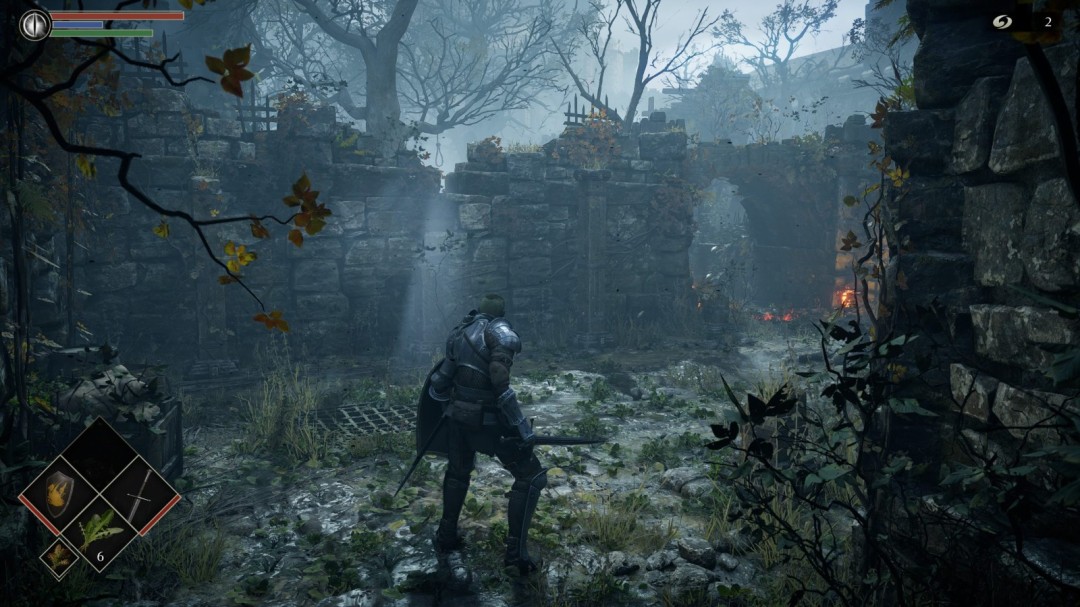Select the longsword weapon slot
1080x607 pixels.
pyautogui.click(x=140, y=493)
